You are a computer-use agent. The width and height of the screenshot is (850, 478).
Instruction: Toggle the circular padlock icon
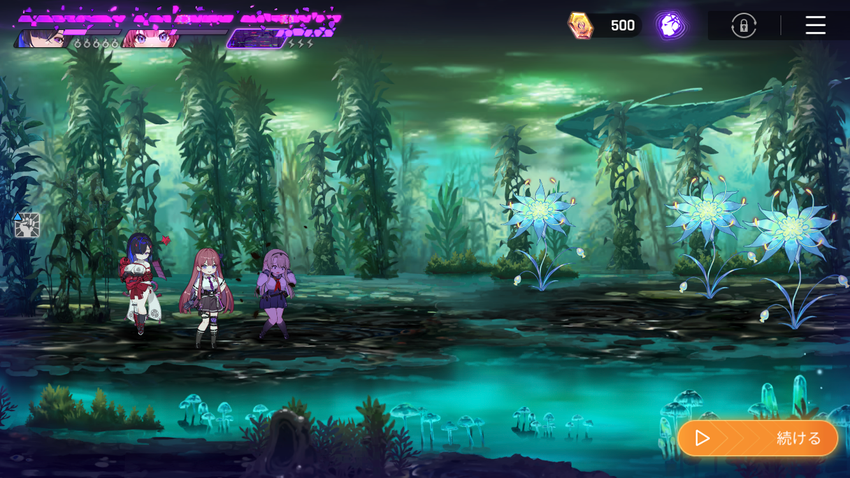click(743, 26)
